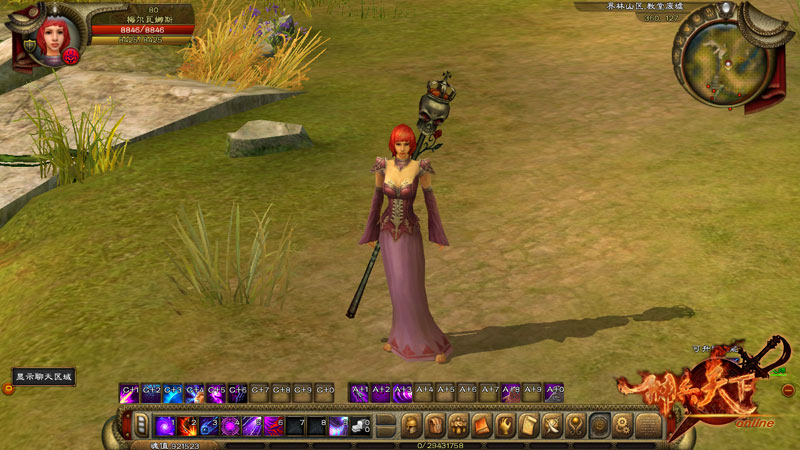Use the hotbar skill numbered 6
Image resolution: width=800 pixels, height=450 pixels.
click(x=273, y=425)
